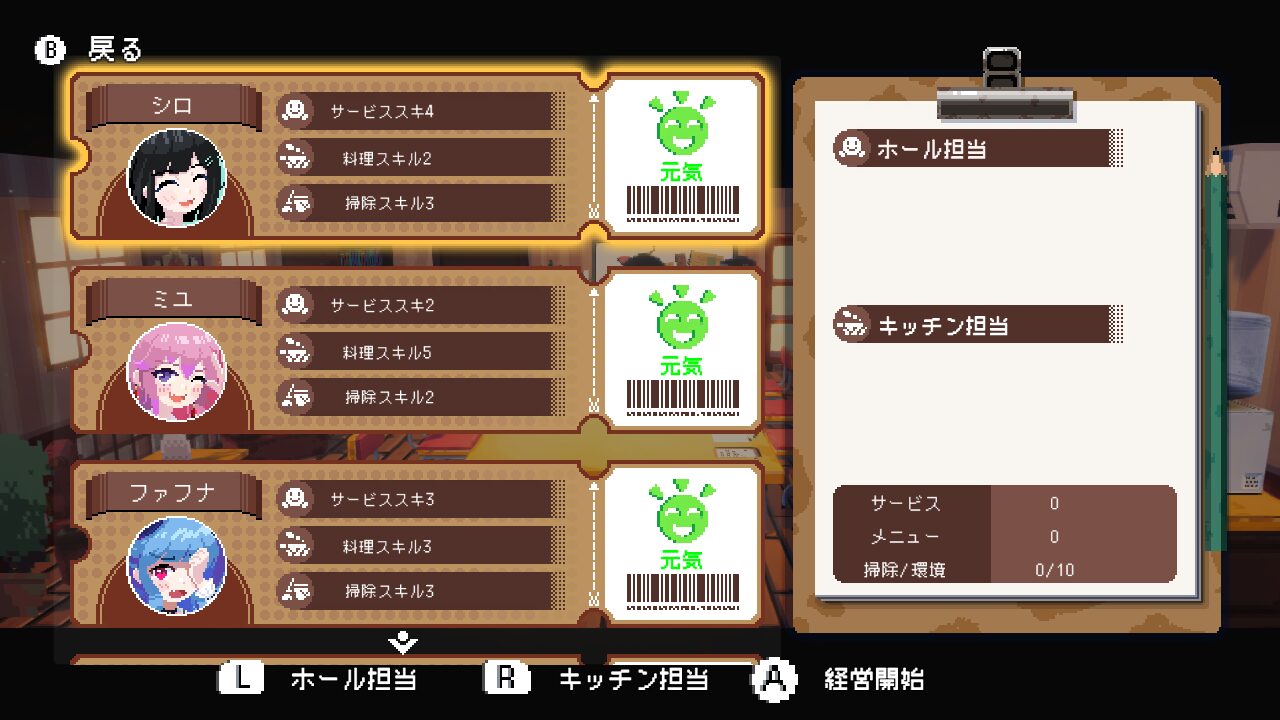Viewport: 1280px width, 720px height.
Task: Select シロ's service skill icon
Action: point(295,112)
